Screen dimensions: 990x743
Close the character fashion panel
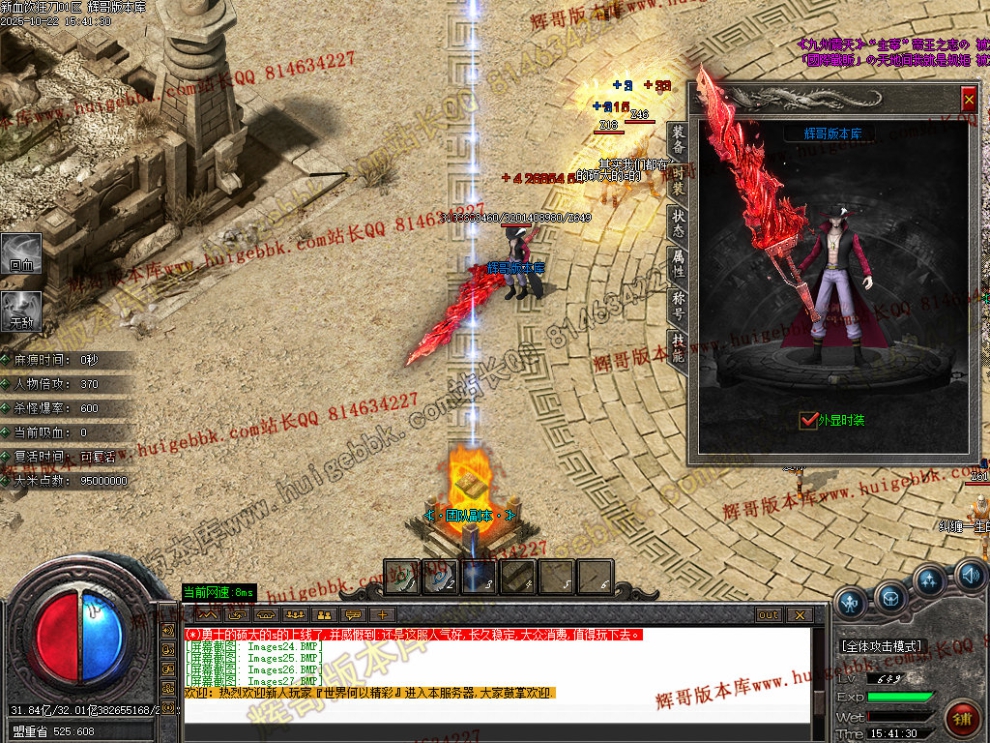click(968, 99)
